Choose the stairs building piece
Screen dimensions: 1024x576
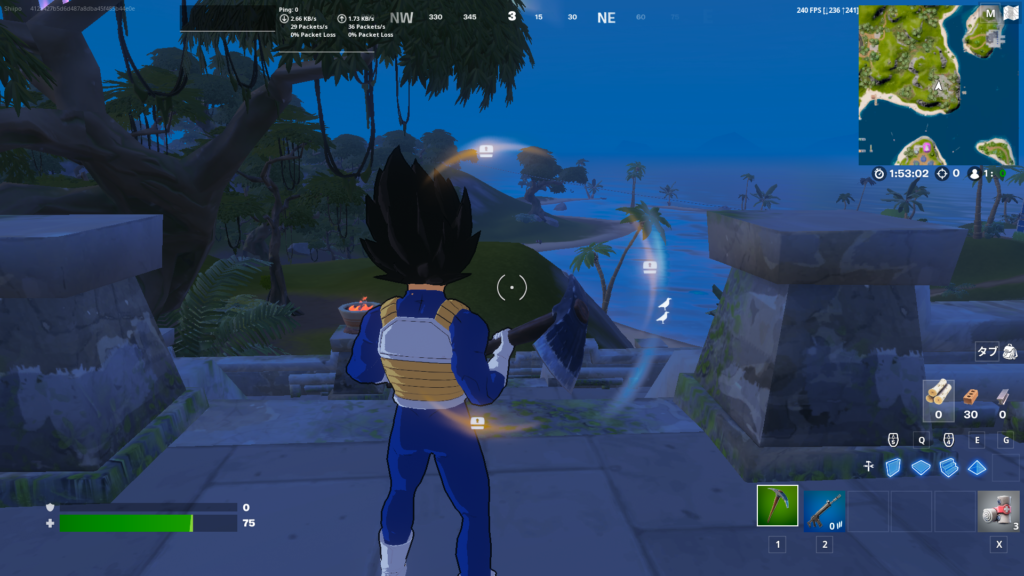(x=948, y=467)
